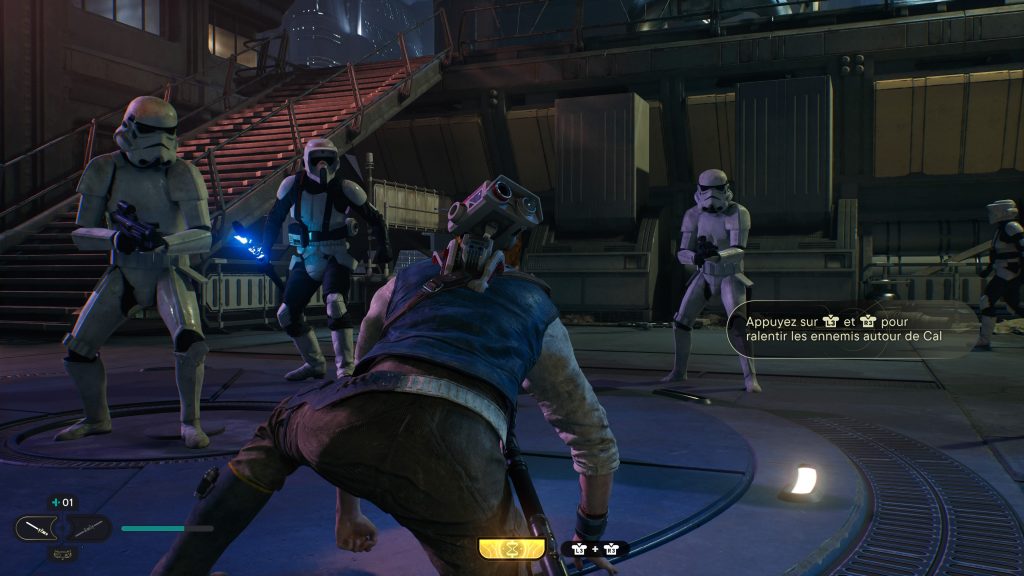
Task: Use the green stim canister icon
Action: pos(55,503)
